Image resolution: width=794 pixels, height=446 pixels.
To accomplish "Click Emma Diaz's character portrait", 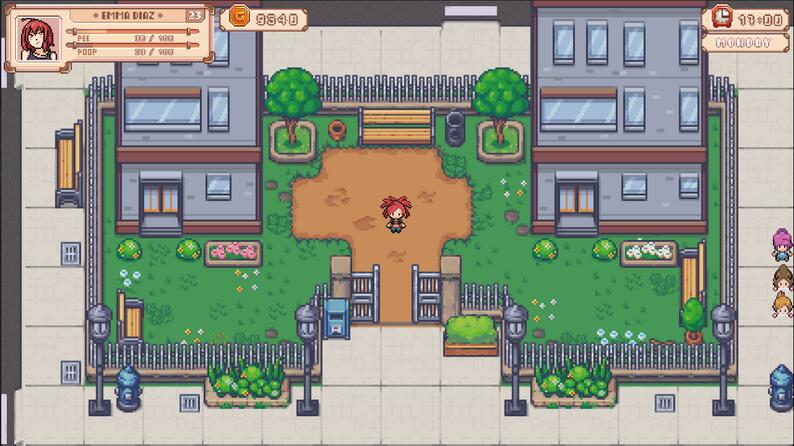I will [39, 38].
